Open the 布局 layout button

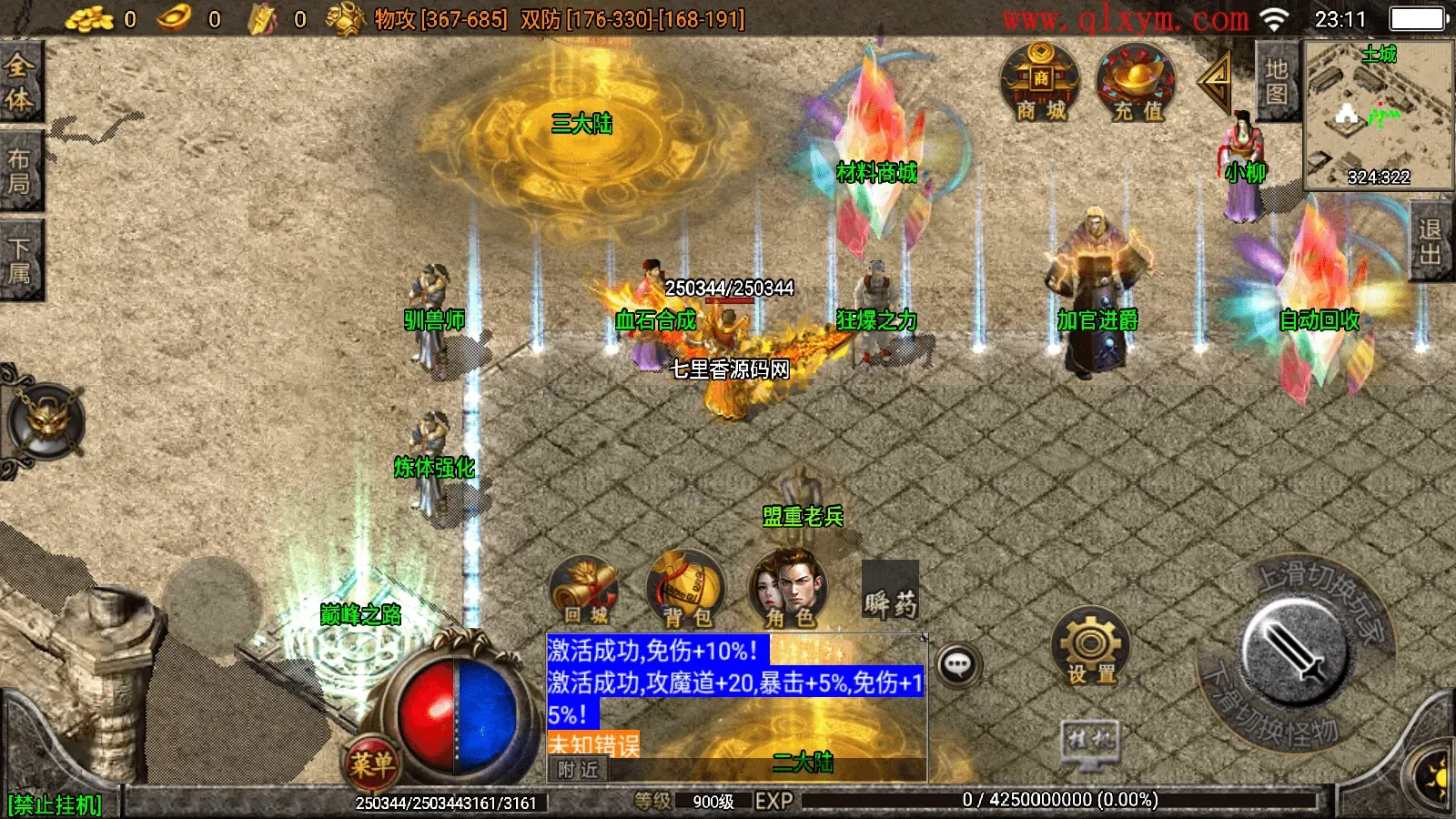tap(20, 171)
